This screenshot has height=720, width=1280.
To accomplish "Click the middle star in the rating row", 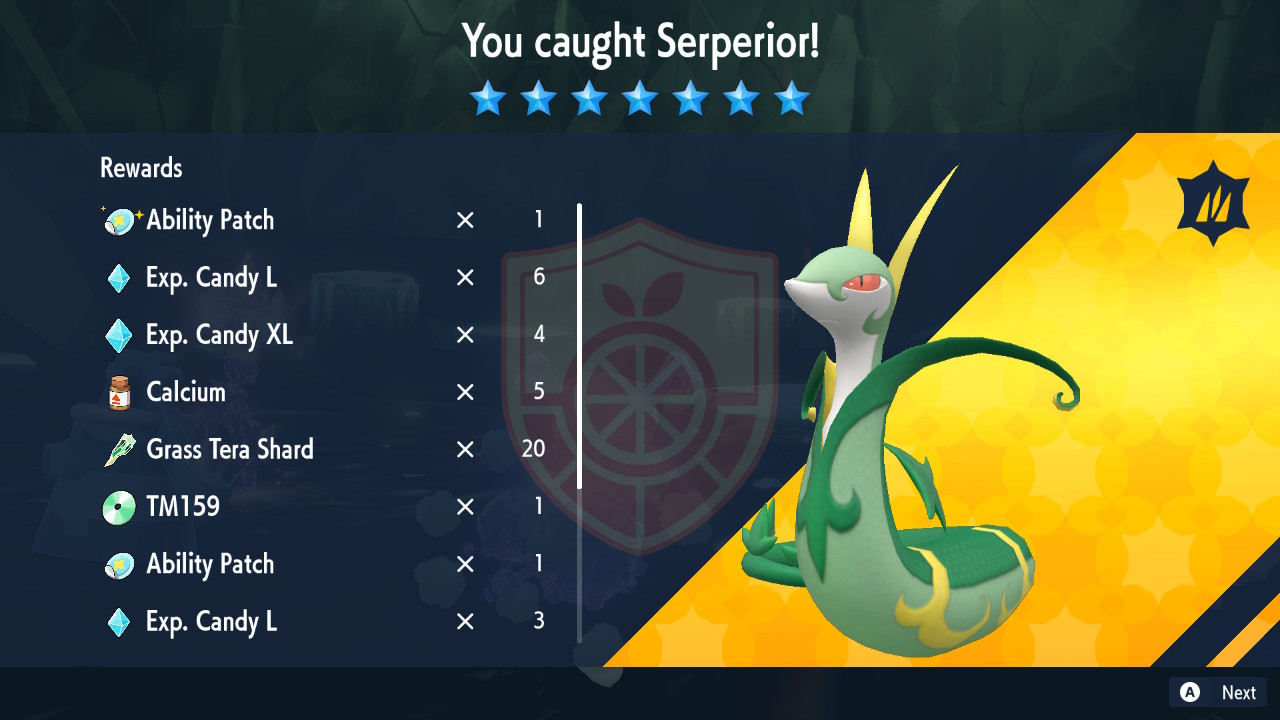I will point(639,98).
